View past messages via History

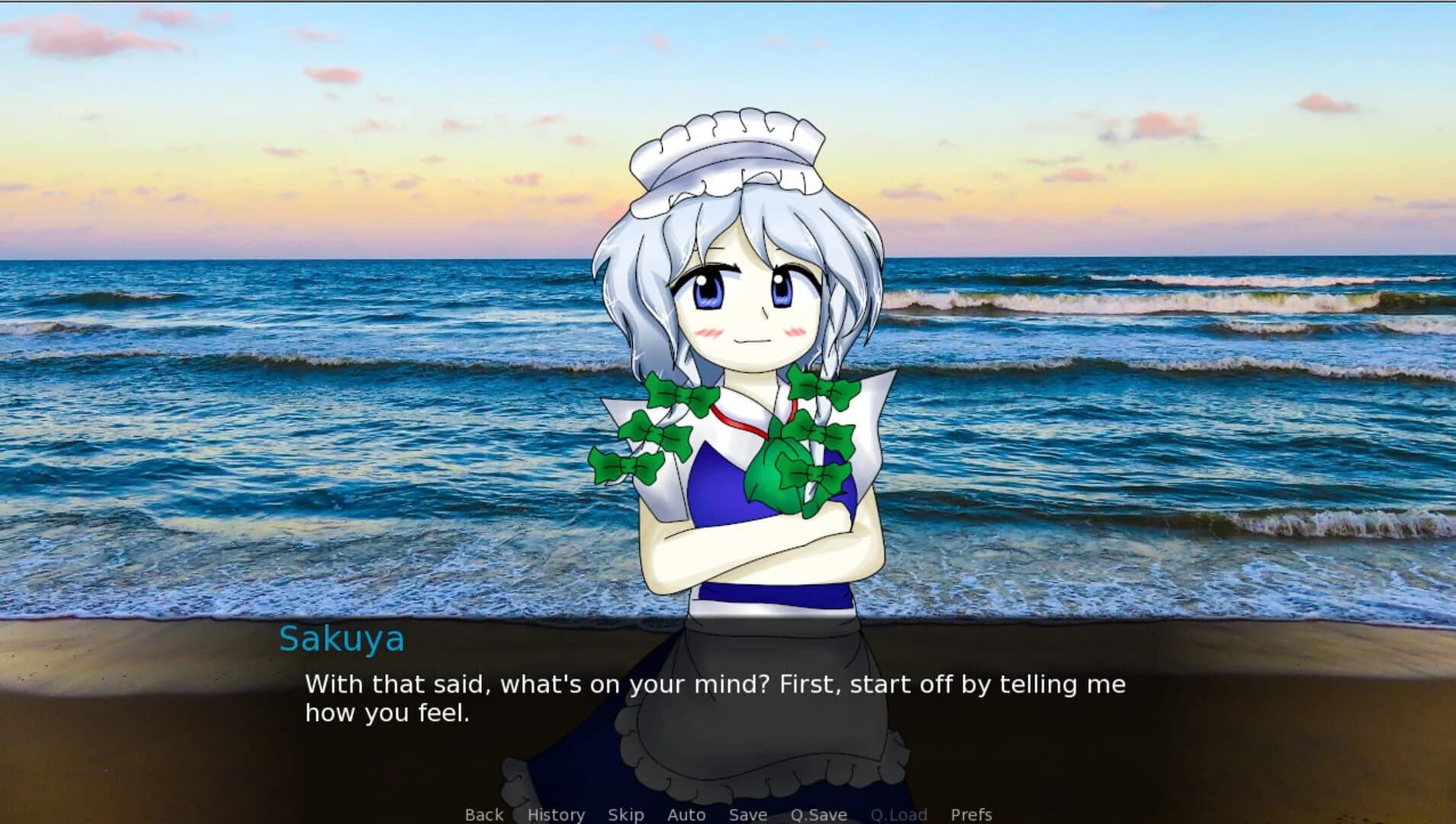556,814
